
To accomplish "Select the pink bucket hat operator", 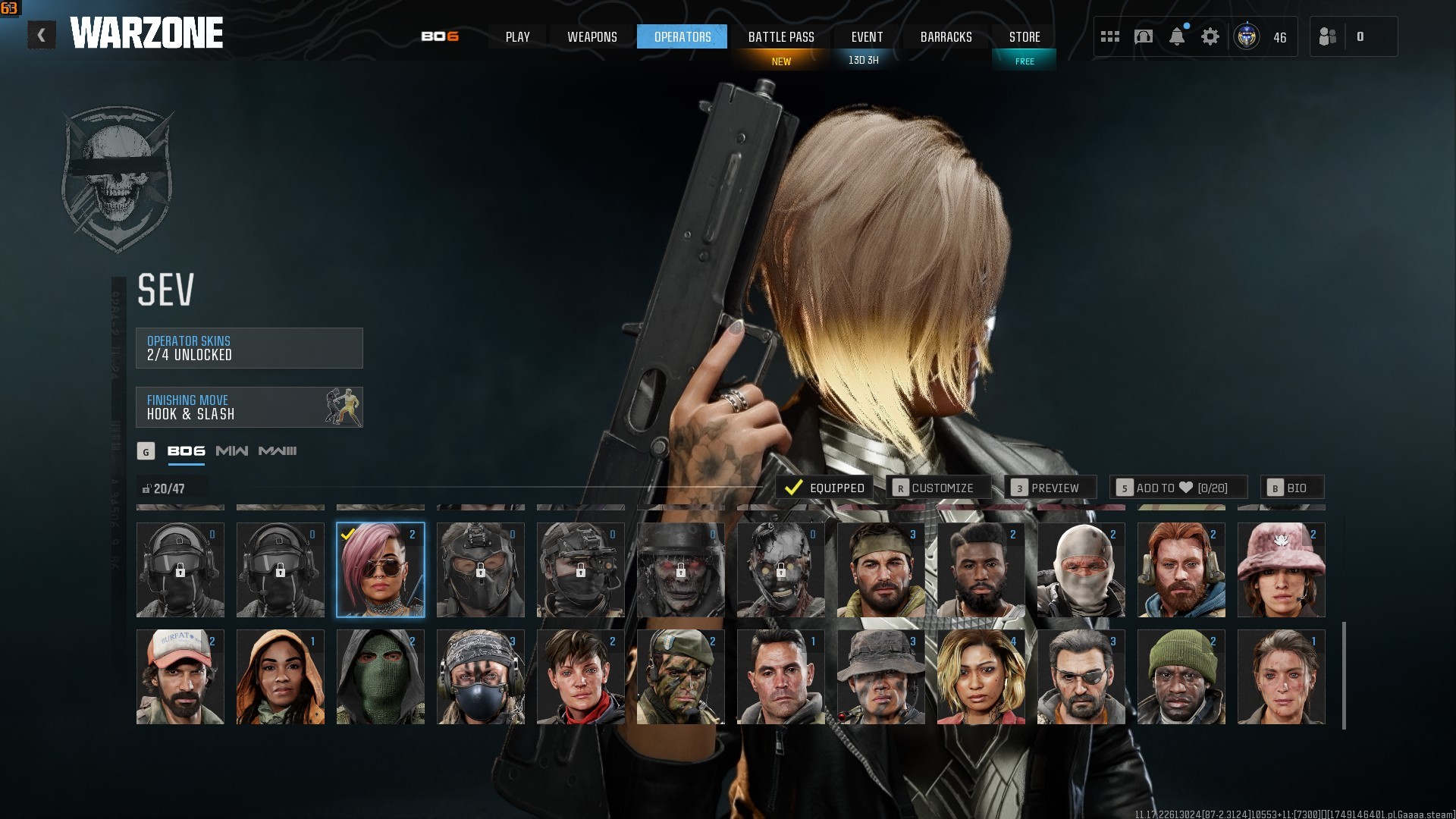I will 1281,570.
